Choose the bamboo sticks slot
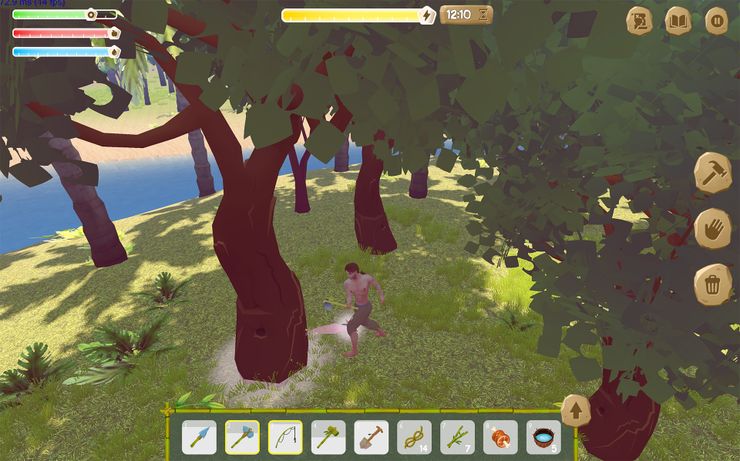Screen dimensions: 740x461 pos(457,437)
